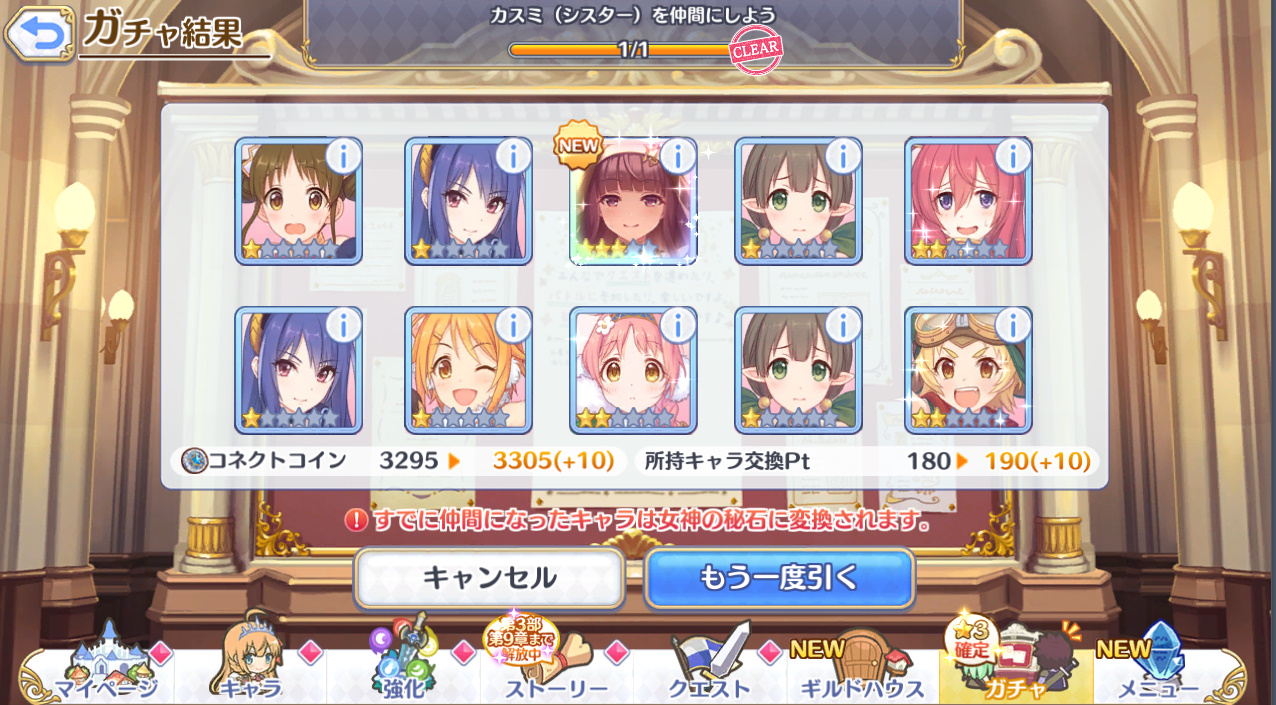Go to the ストーリー story tab
The image size is (1276, 705).
[556, 672]
